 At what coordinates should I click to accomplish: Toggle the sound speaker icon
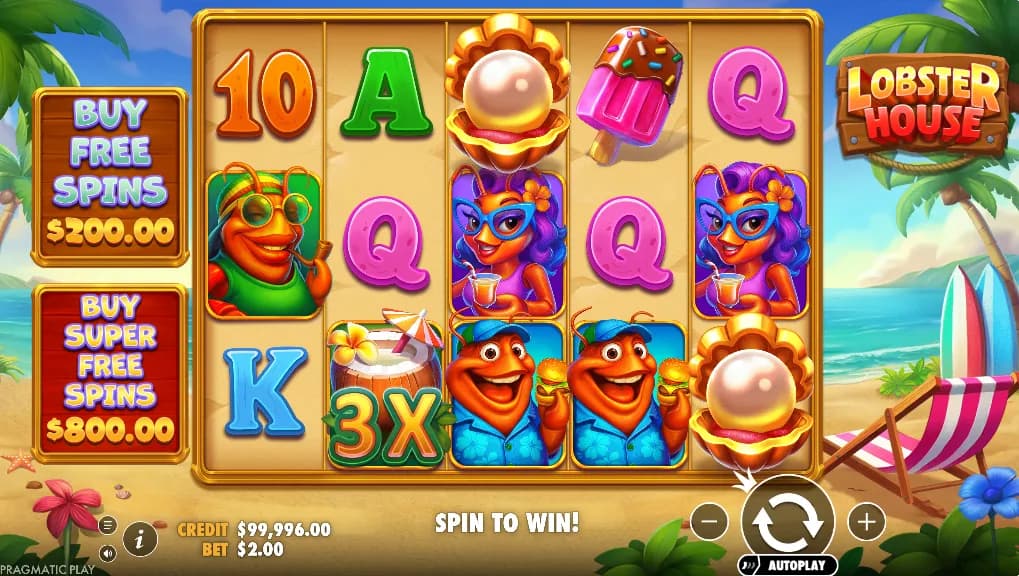pos(107,551)
